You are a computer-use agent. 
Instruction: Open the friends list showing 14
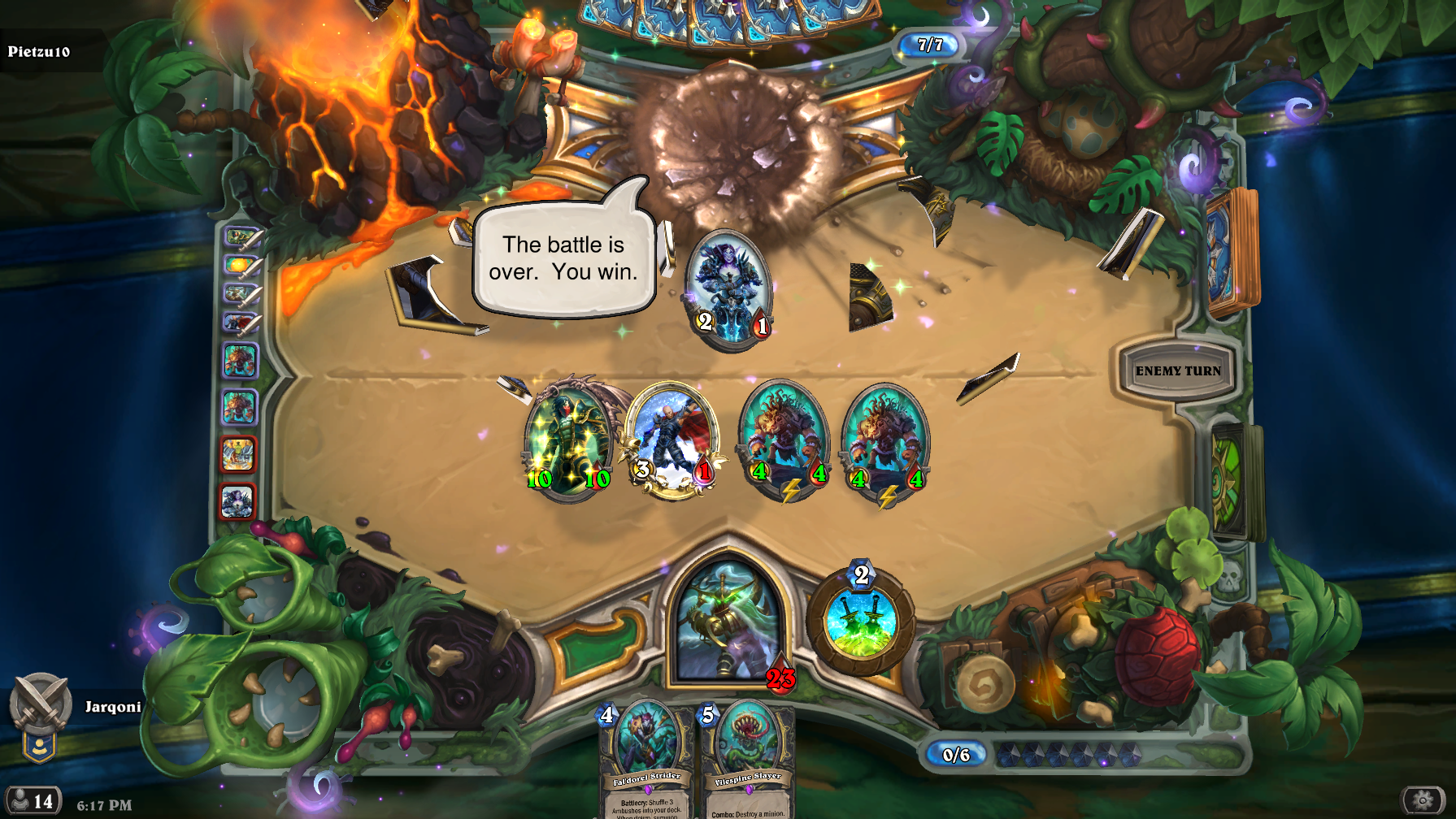[x=31, y=801]
